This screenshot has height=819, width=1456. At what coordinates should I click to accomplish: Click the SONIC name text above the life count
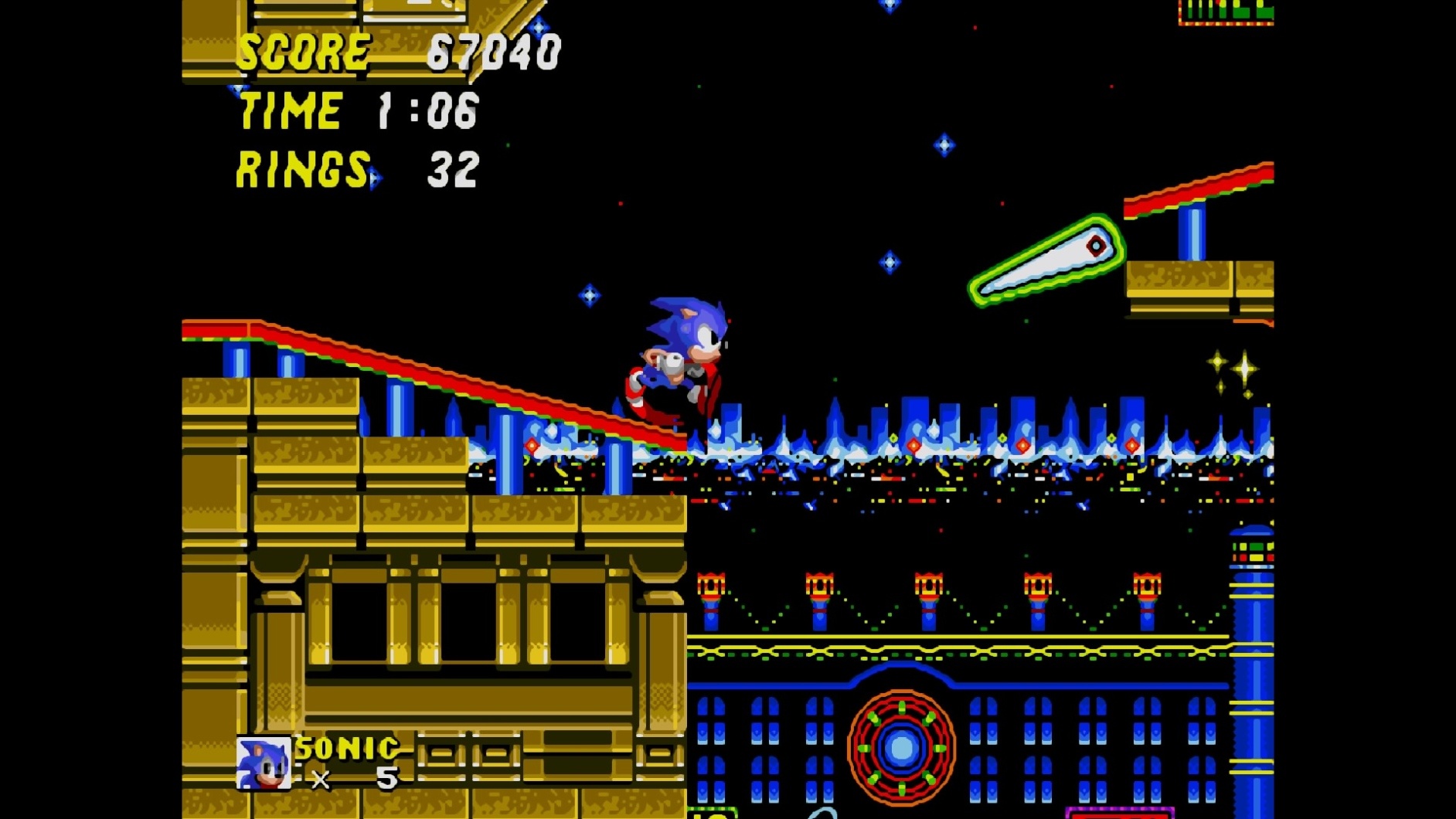[x=345, y=747]
